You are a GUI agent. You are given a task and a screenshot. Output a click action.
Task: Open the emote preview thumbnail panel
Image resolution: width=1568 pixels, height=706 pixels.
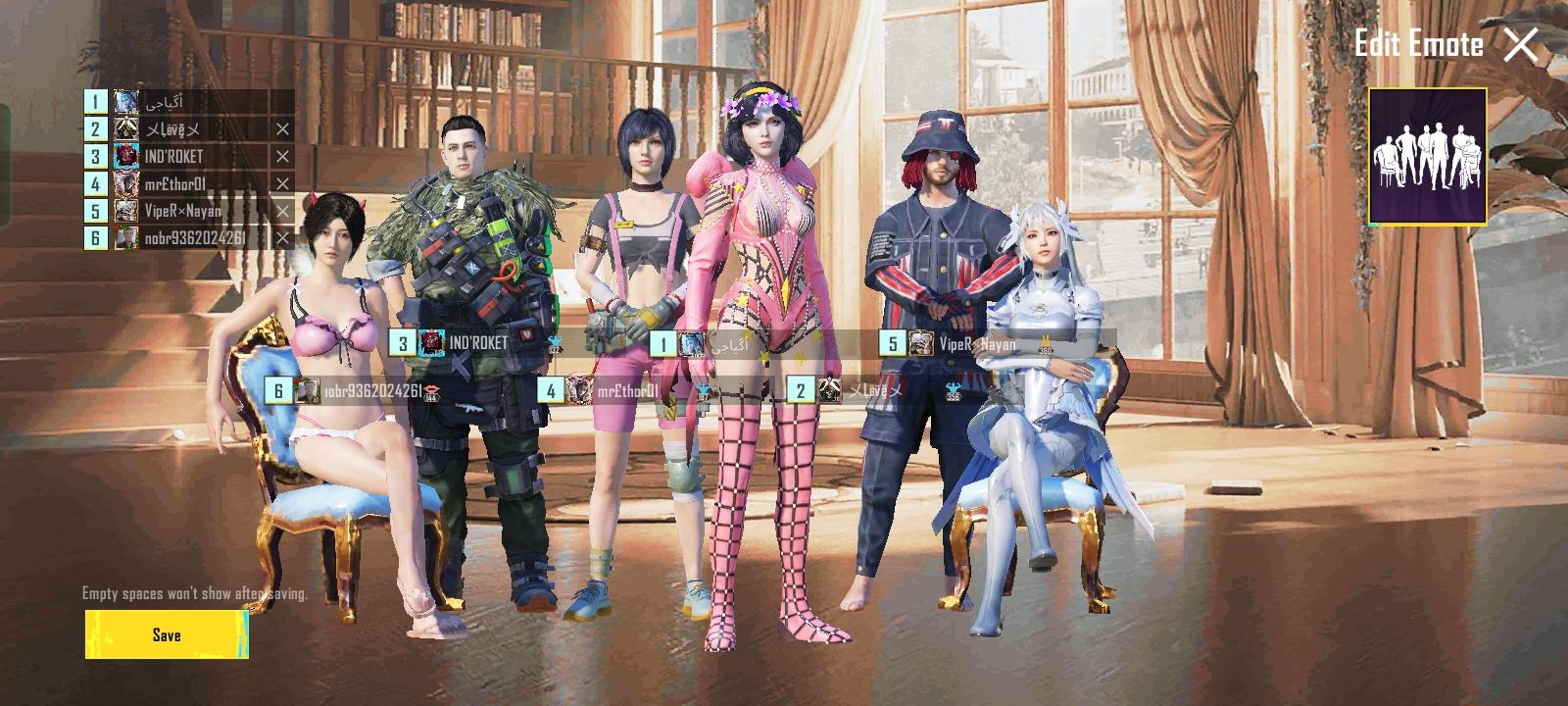(1427, 159)
